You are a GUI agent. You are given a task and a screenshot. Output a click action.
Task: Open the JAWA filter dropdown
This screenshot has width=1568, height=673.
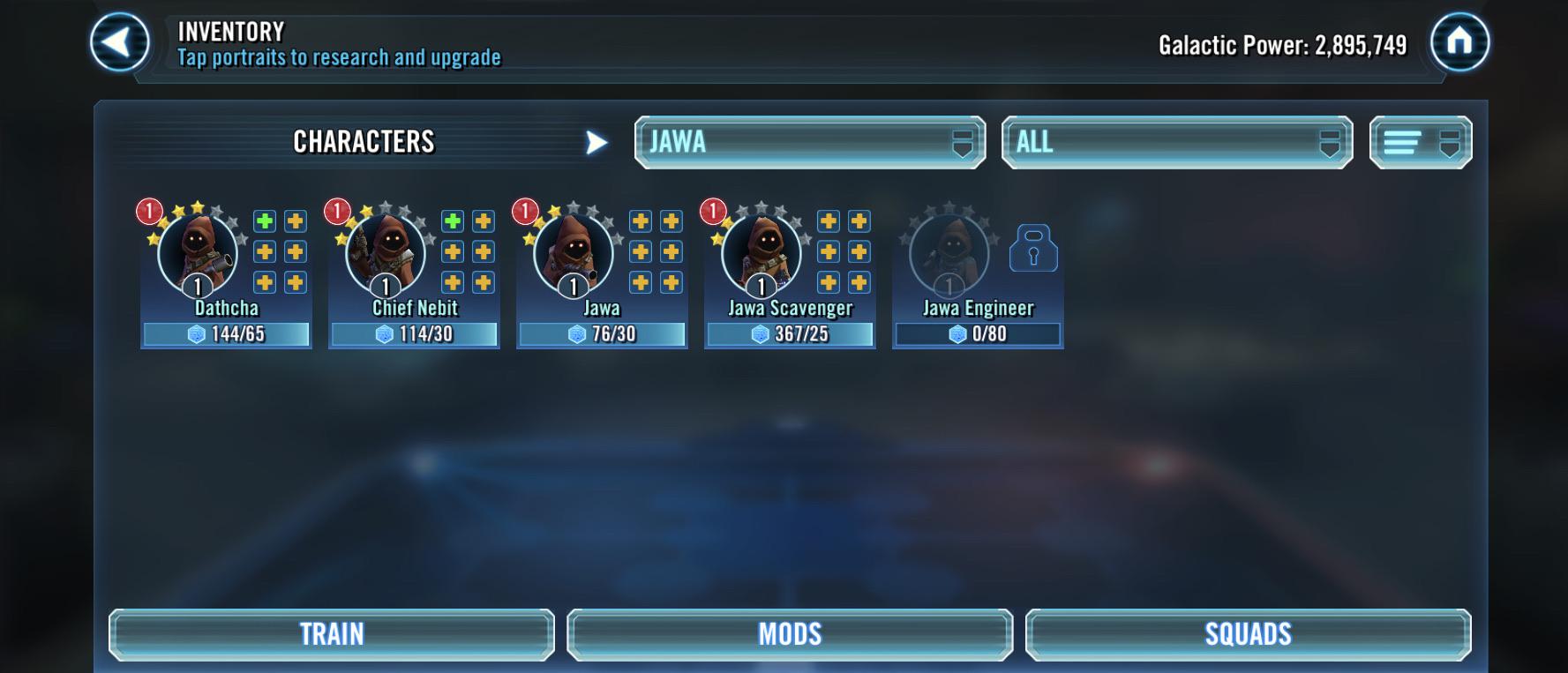pos(808,142)
